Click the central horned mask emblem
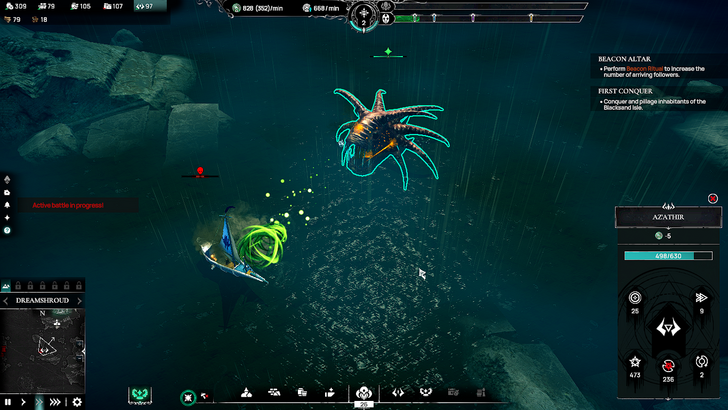 pos(668,329)
